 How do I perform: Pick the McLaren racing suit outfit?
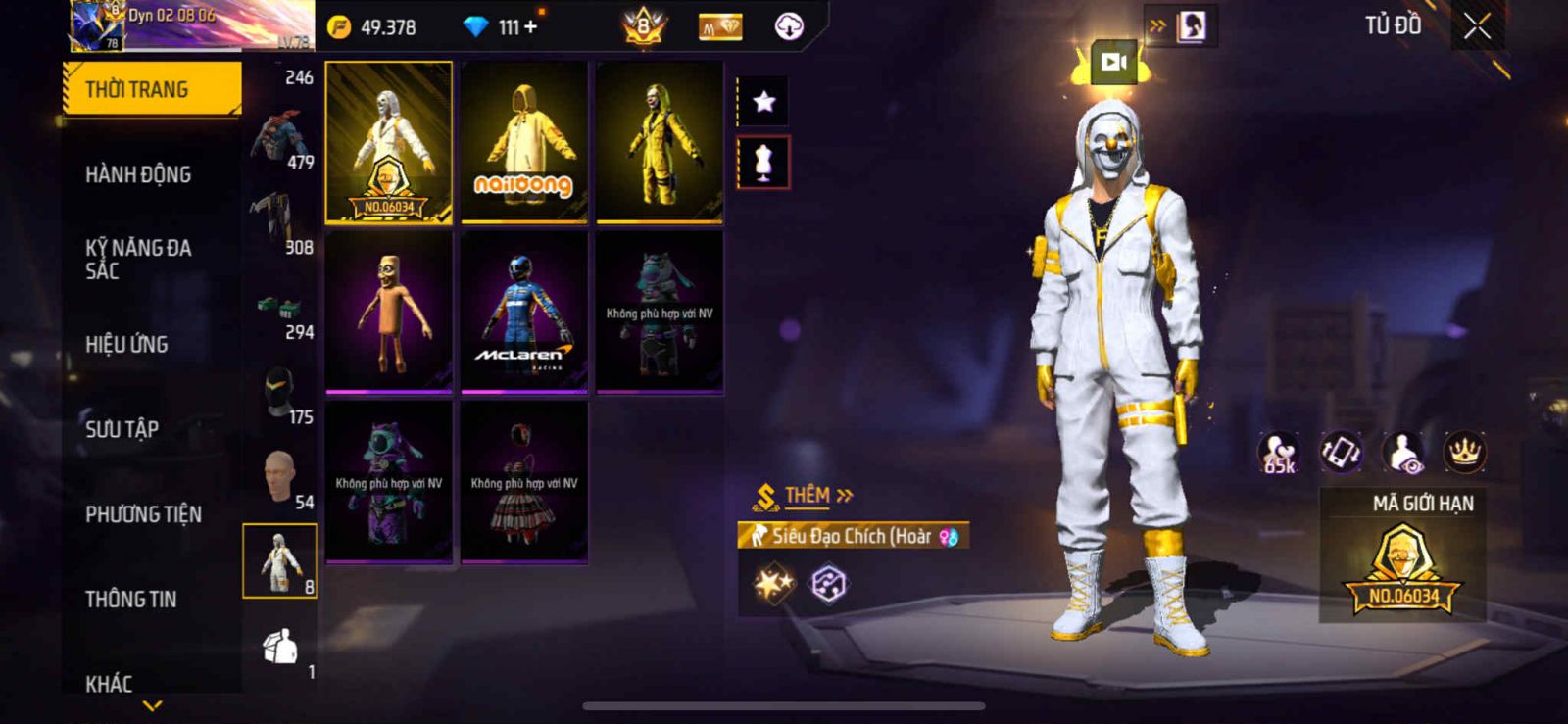click(x=524, y=312)
